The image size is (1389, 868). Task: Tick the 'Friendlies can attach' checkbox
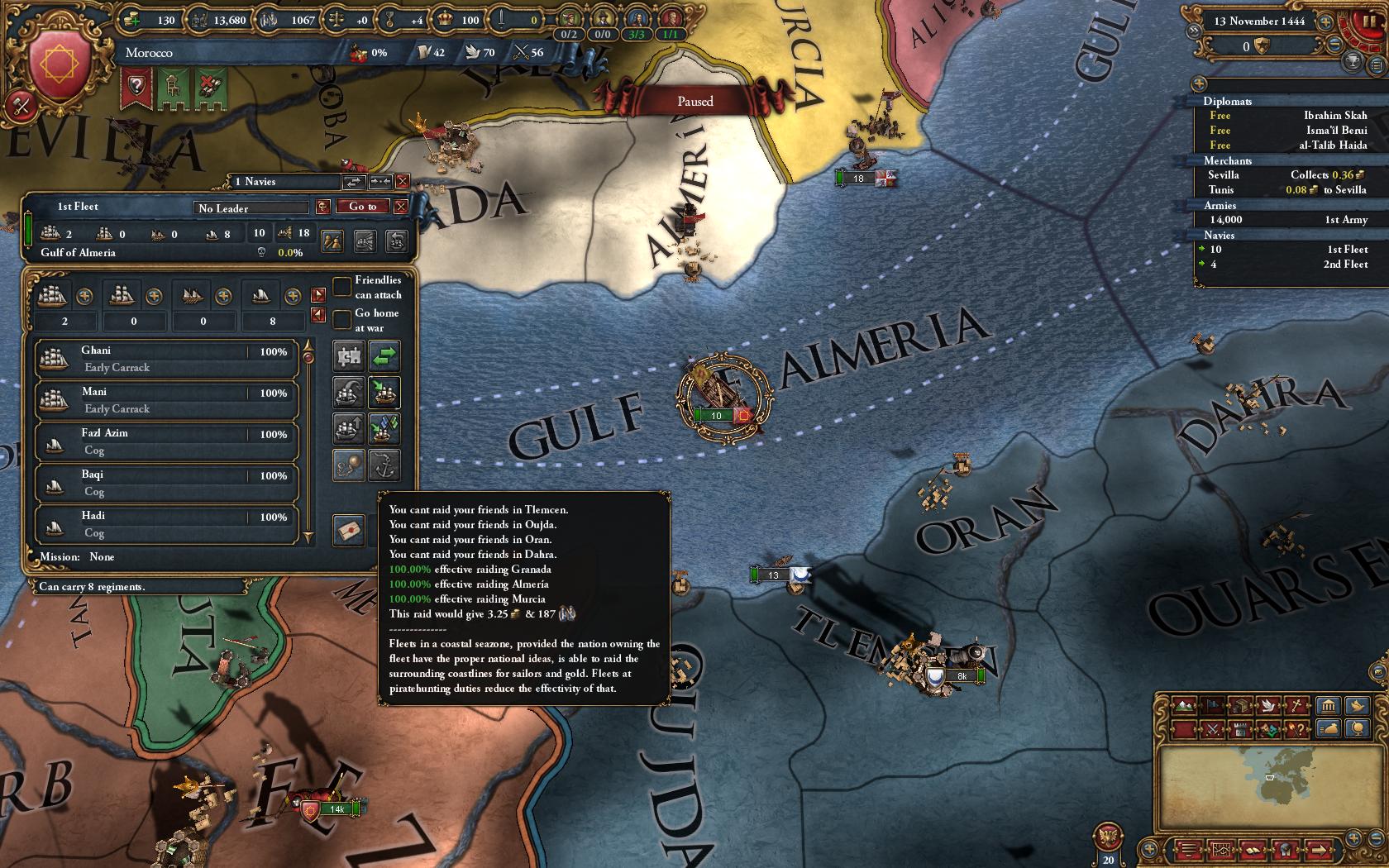point(341,287)
